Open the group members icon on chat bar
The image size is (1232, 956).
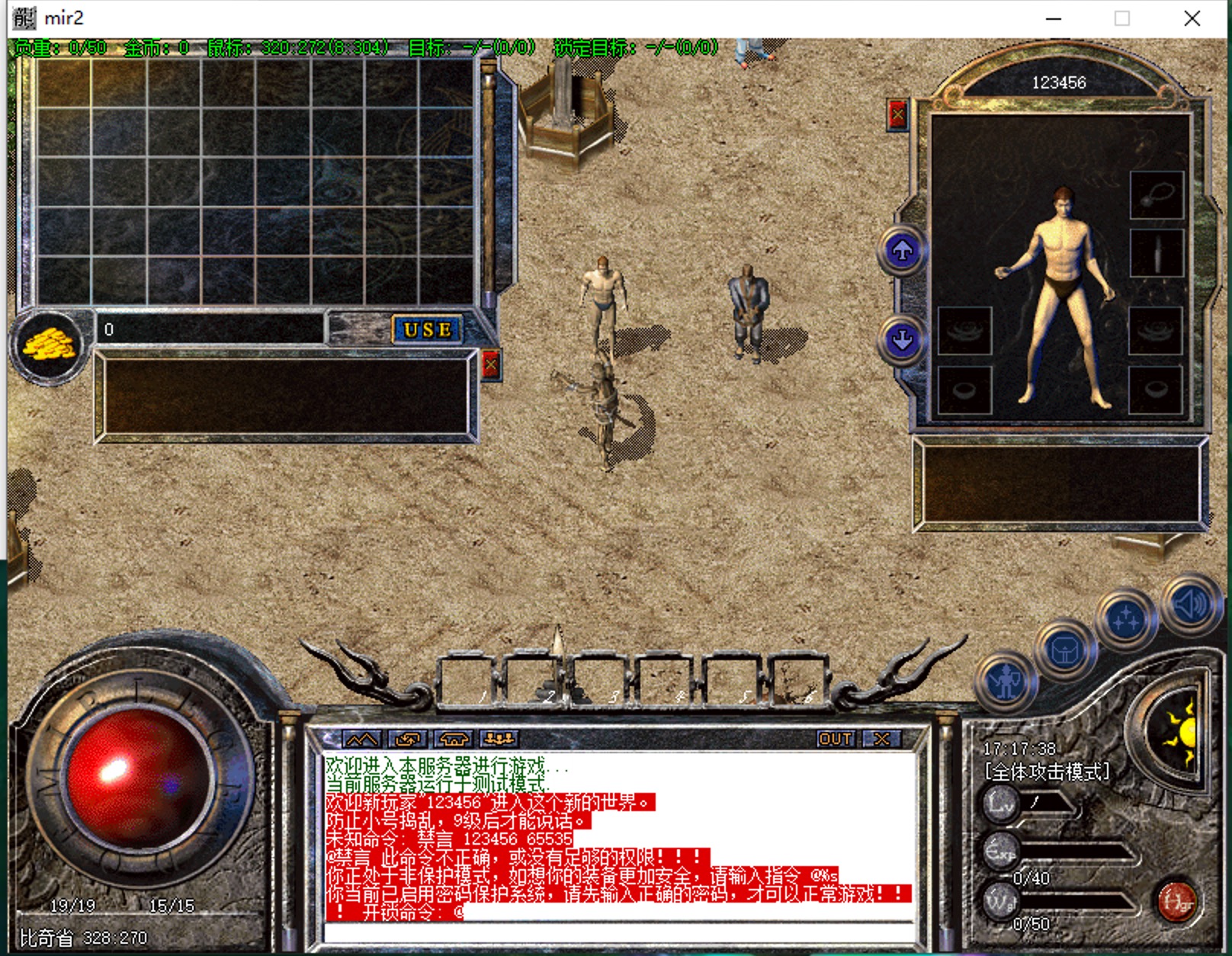coord(500,739)
